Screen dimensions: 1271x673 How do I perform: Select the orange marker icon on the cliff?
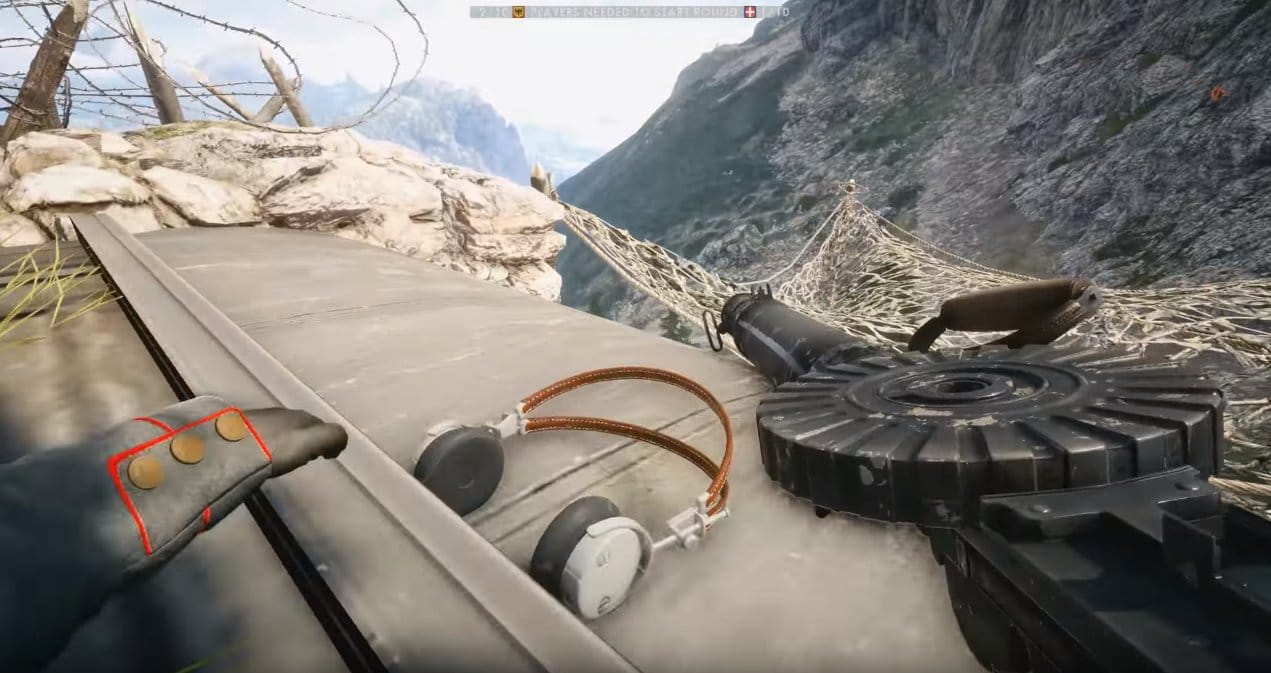(x=1217, y=93)
